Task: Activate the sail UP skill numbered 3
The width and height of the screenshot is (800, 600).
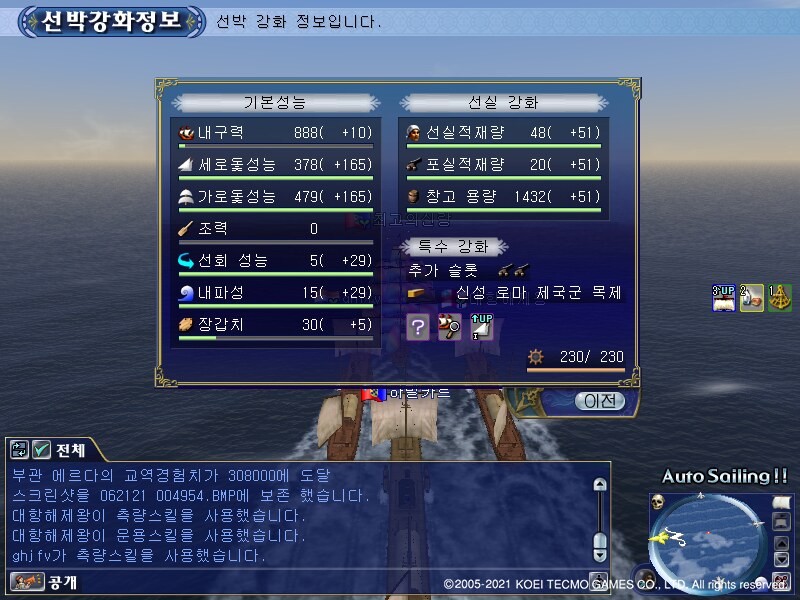Action: 723,297
